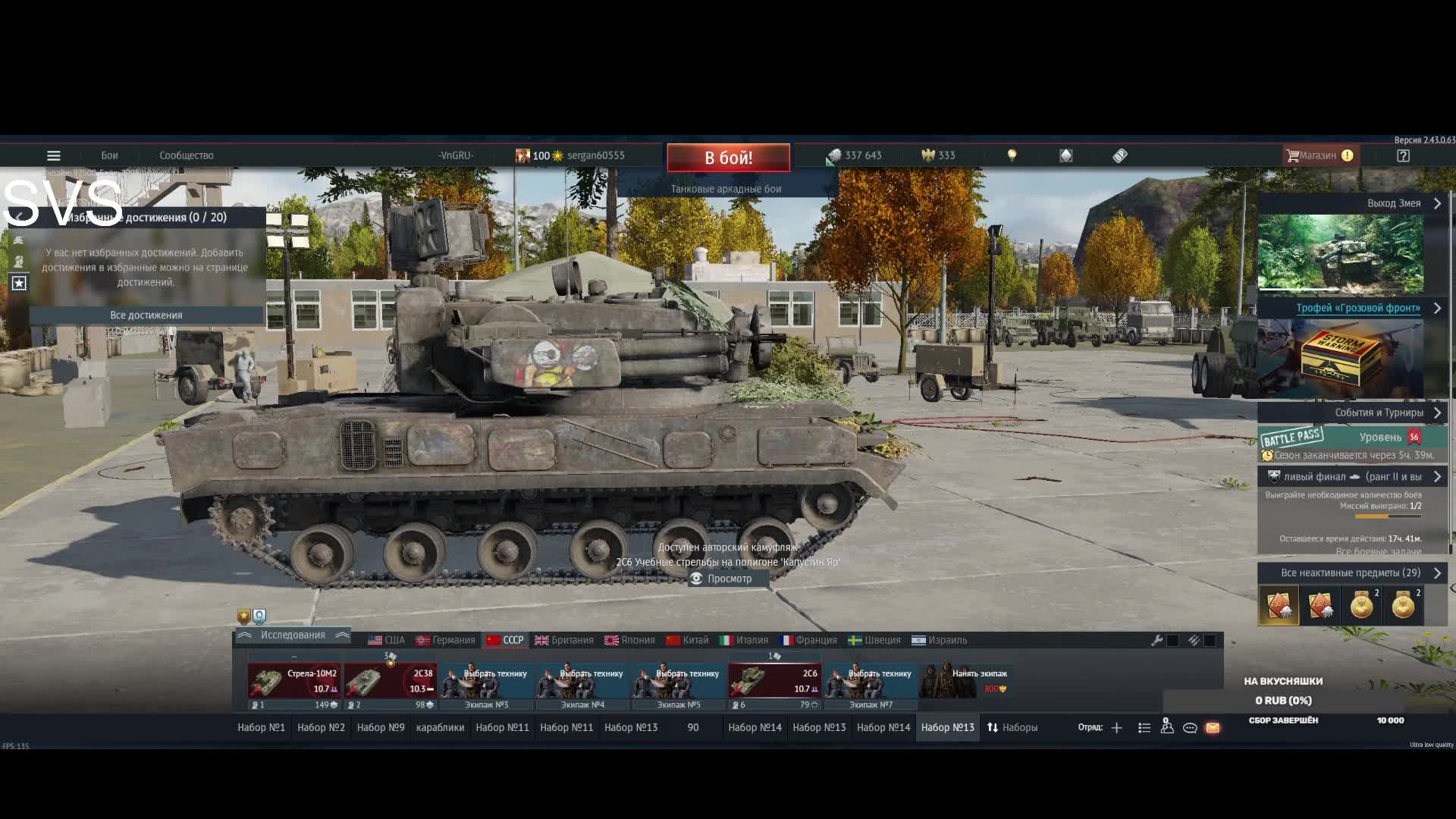This screenshot has width=1456, height=819.
Task: Open the Сообщество menu
Action: 186,155
